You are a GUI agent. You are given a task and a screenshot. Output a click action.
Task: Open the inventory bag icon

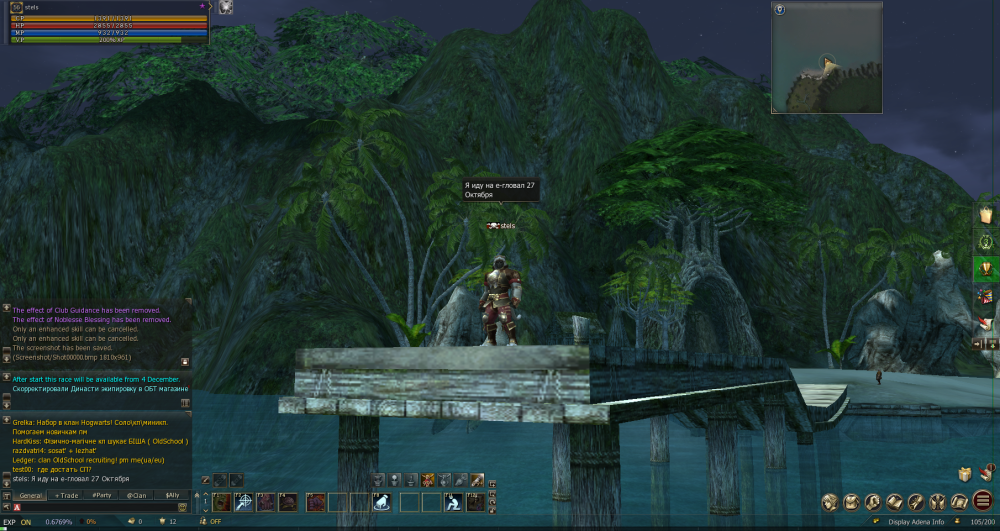tap(852, 501)
